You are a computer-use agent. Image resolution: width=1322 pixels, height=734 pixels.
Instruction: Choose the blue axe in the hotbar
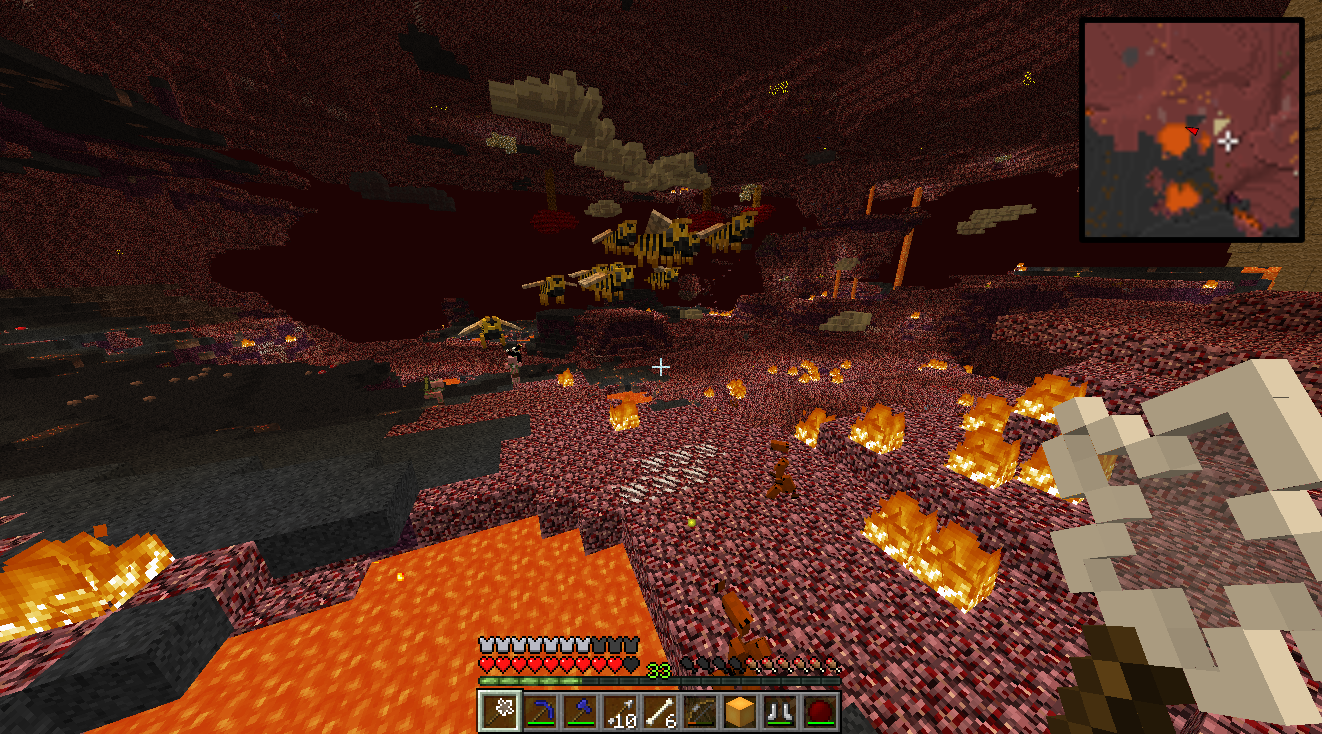click(580, 711)
